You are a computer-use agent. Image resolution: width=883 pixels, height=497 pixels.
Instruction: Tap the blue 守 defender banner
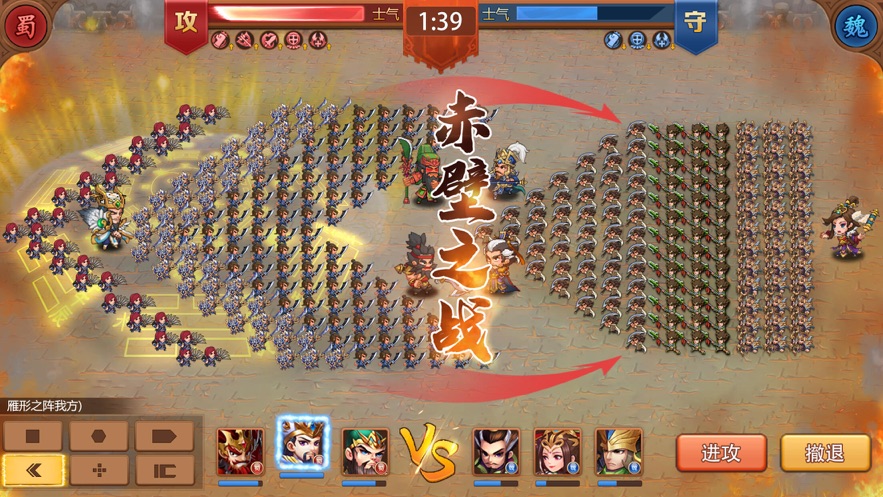pyautogui.click(x=695, y=22)
